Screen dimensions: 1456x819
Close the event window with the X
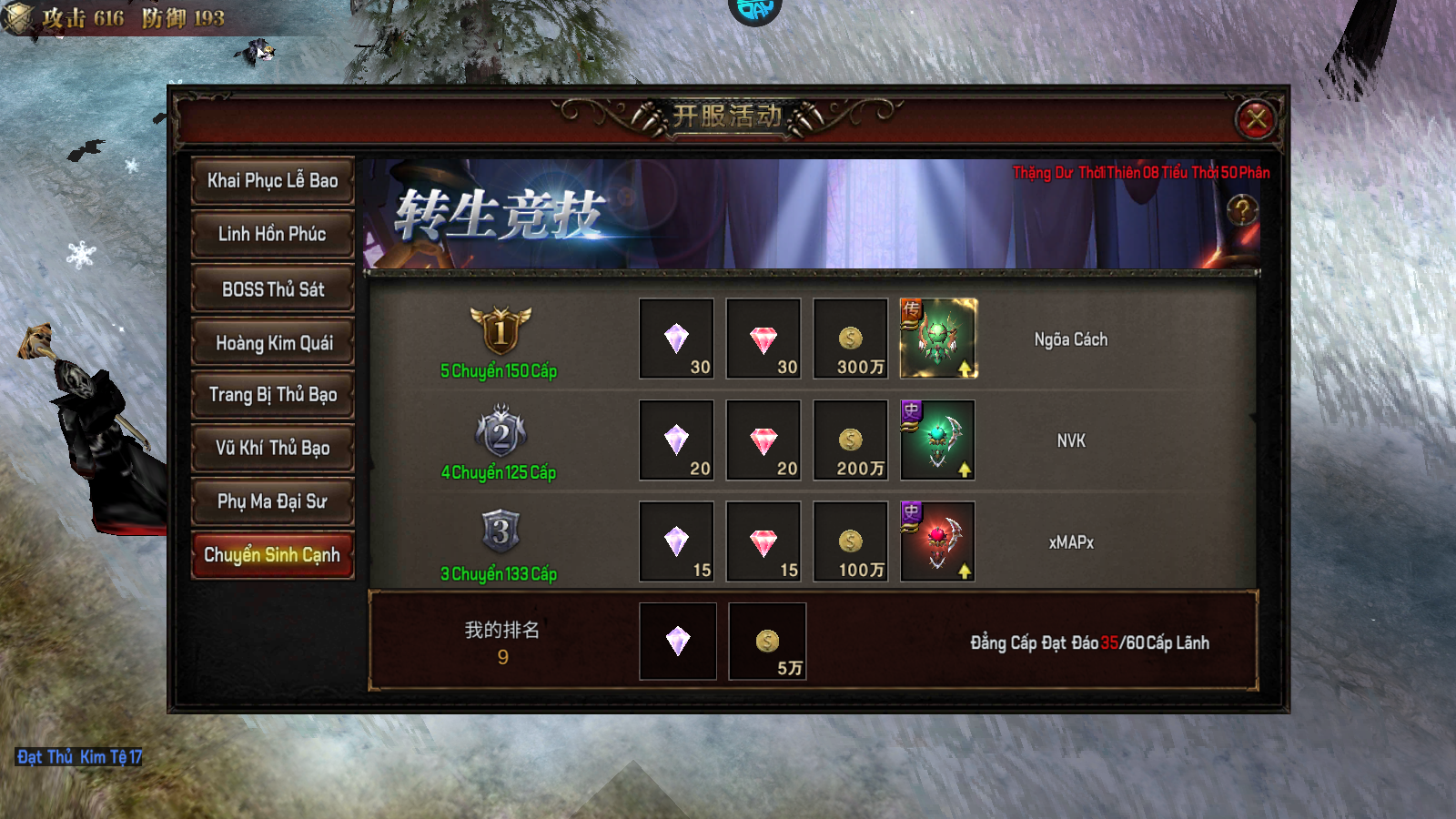point(1257,118)
